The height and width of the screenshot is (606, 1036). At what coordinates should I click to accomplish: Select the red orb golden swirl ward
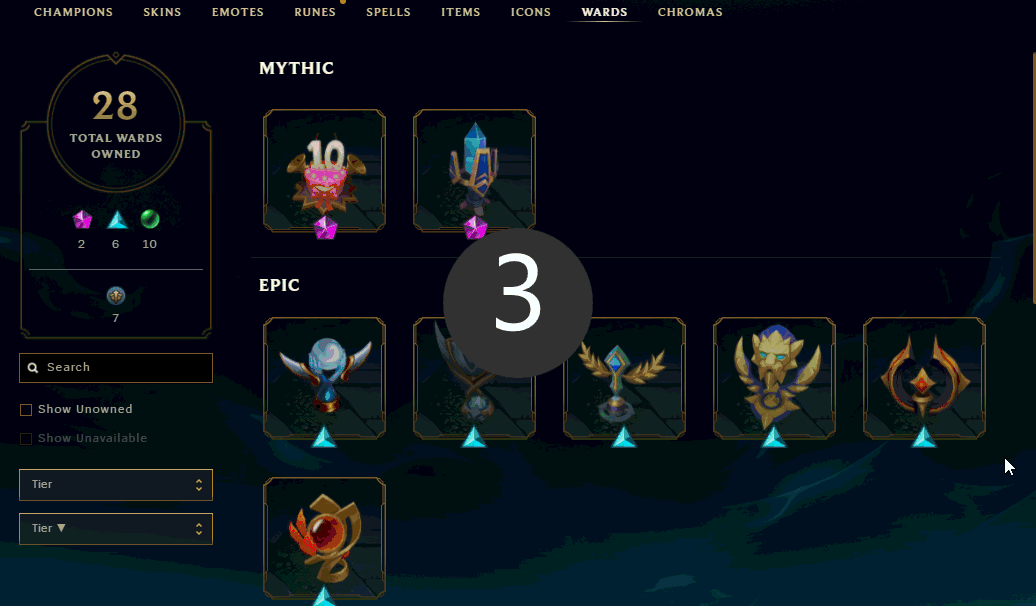[x=324, y=538]
